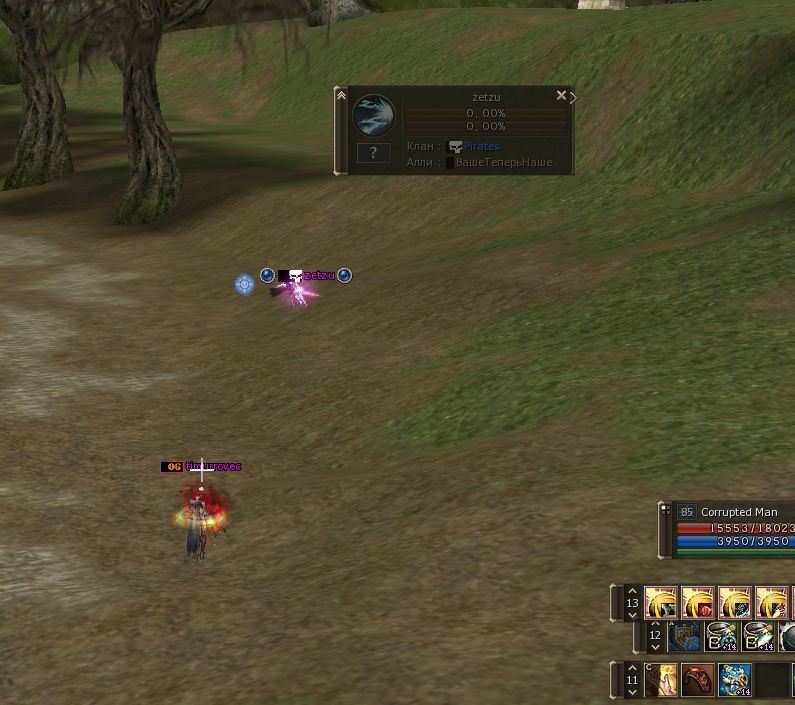
Task: Use the shield armor skill on bar 12
Action: [685, 636]
